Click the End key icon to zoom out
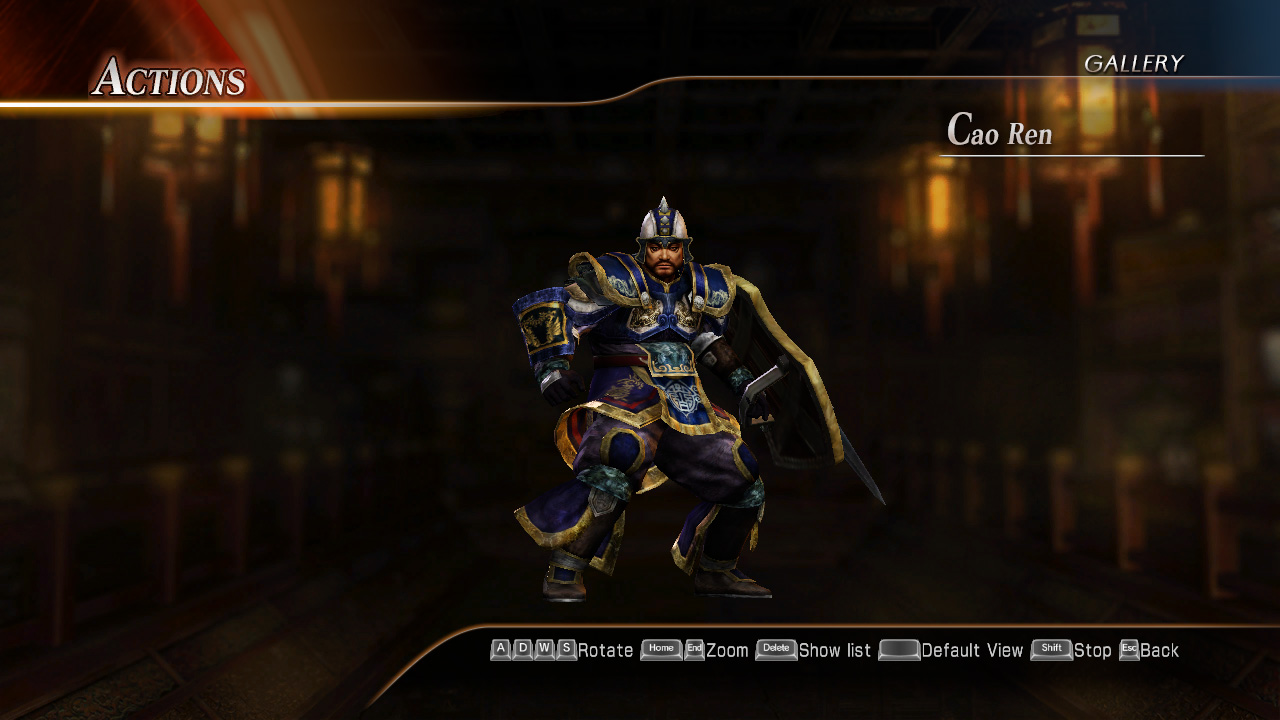1280x720 pixels. (697, 649)
